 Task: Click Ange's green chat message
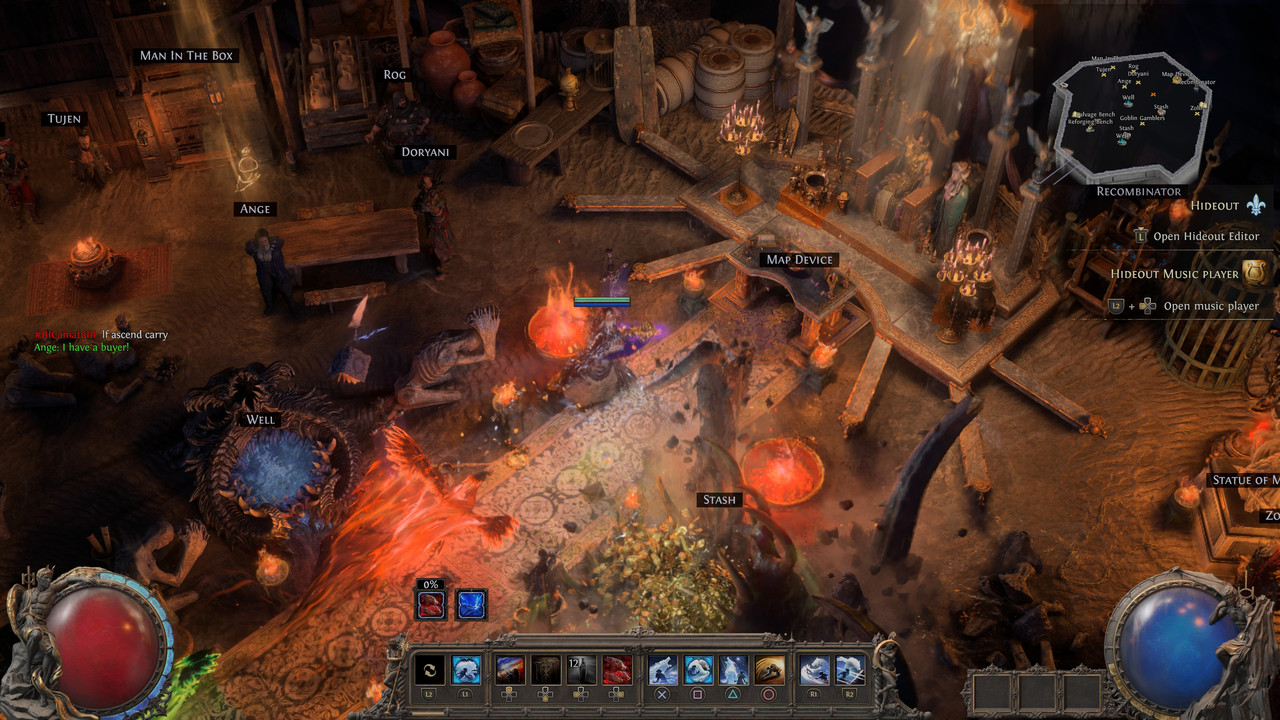pyautogui.click(x=82, y=347)
